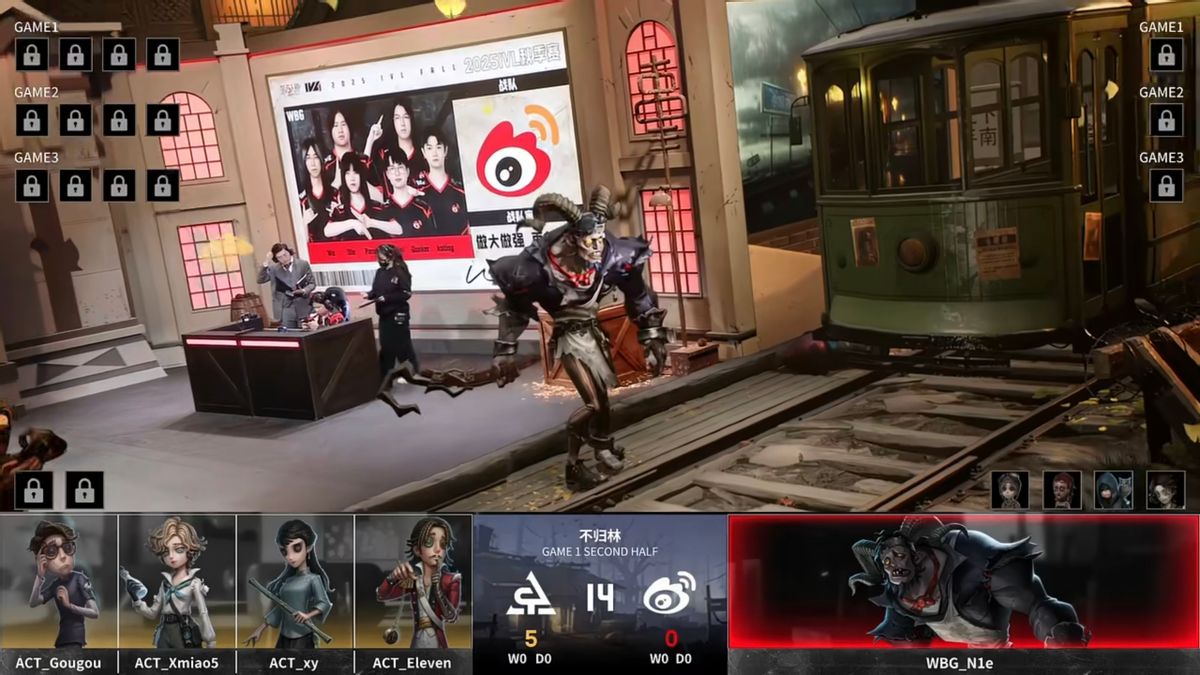Click the Weibo team logo on scoreboard

click(x=669, y=594)
